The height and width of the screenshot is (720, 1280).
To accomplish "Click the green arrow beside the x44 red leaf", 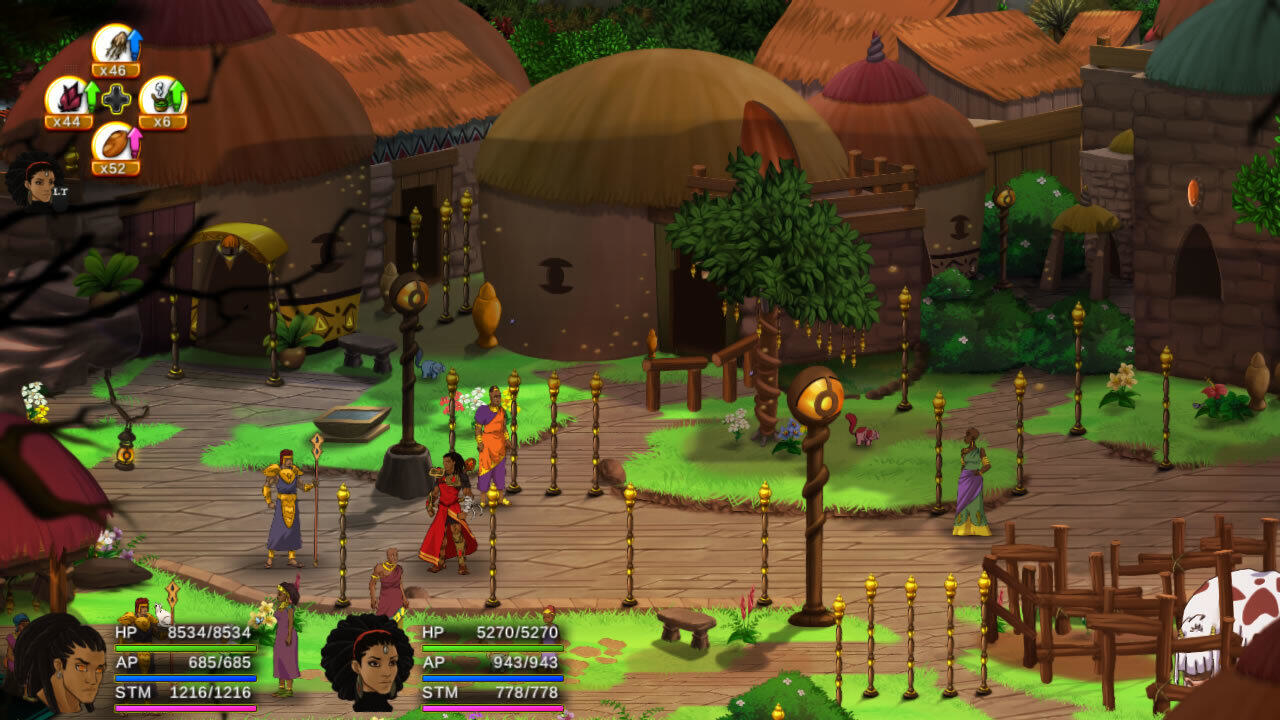I will [x=91, y=95].
